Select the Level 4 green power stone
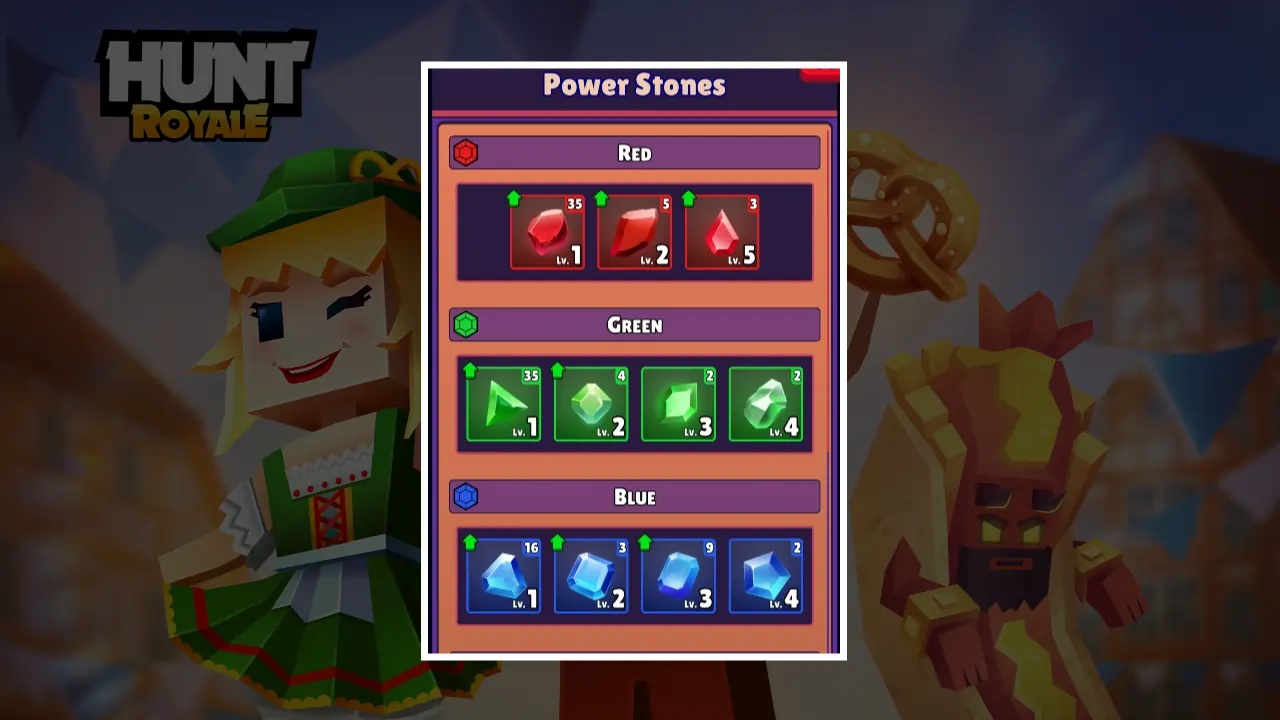 pos(766,404)
